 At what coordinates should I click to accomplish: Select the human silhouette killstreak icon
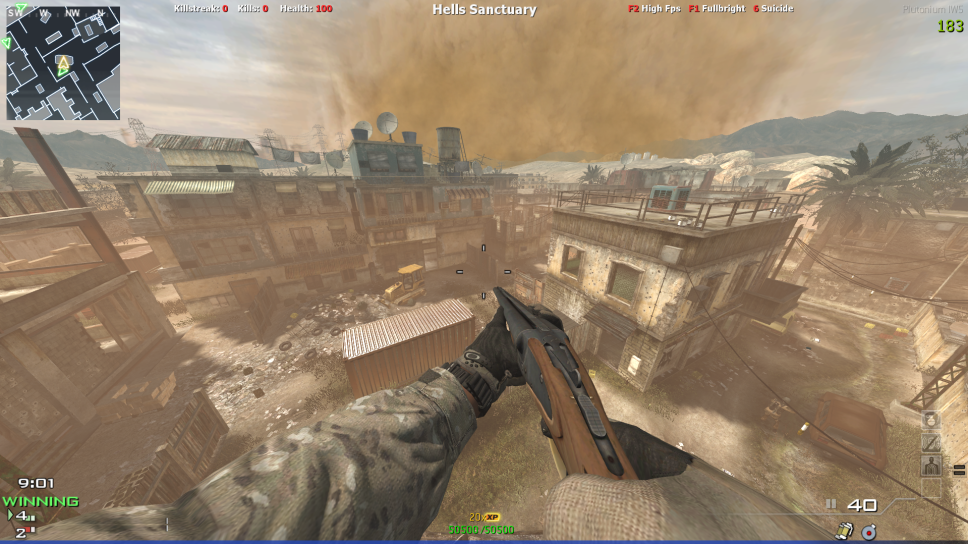pos(931,465)
